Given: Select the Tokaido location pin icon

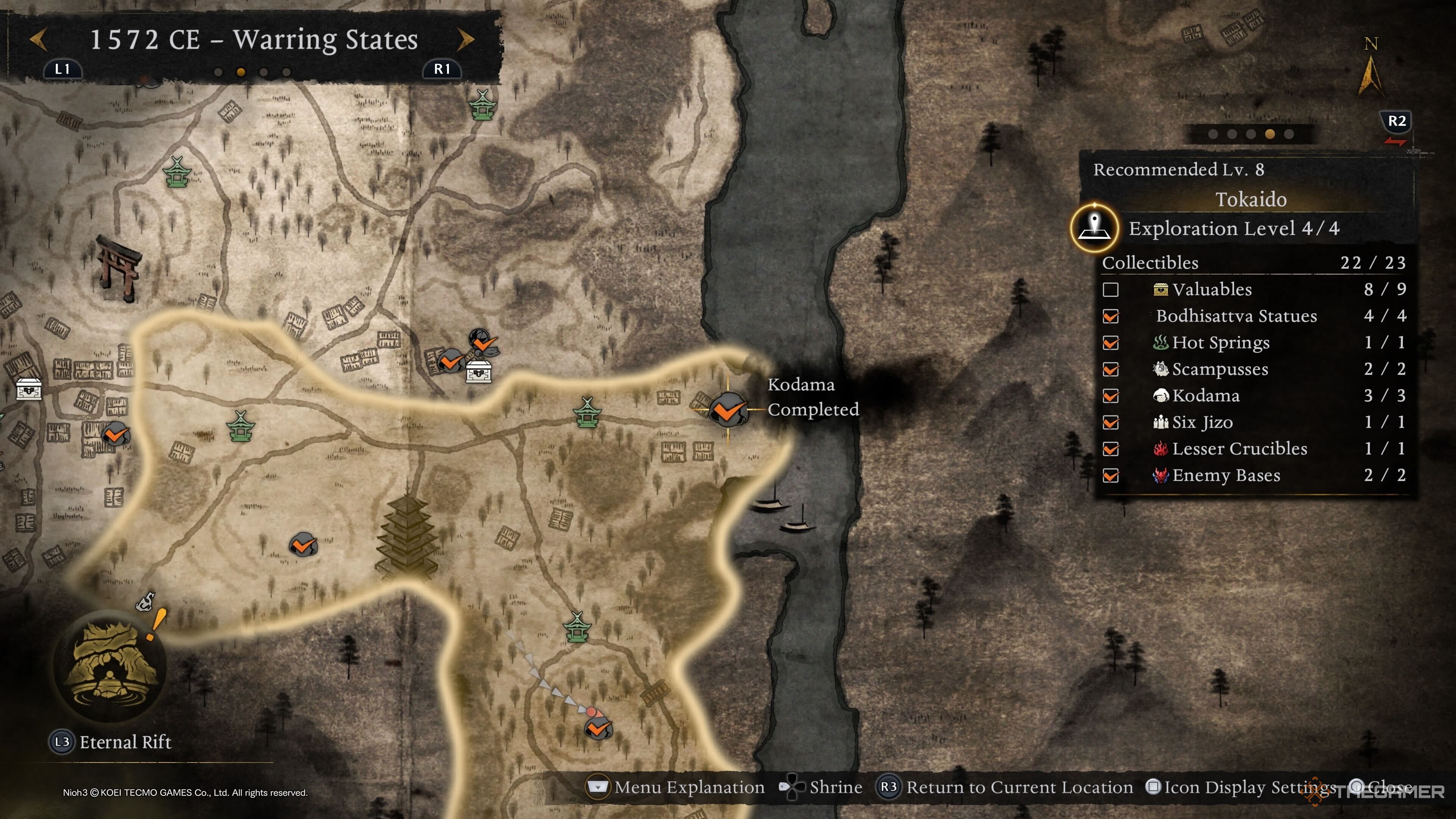Looking at the screenshot, I should tap(1094, 228).
